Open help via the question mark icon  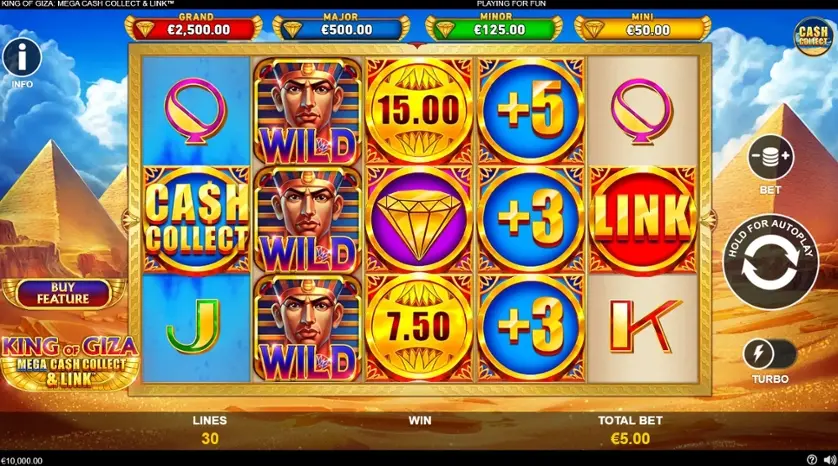click(x=811, y=460)
